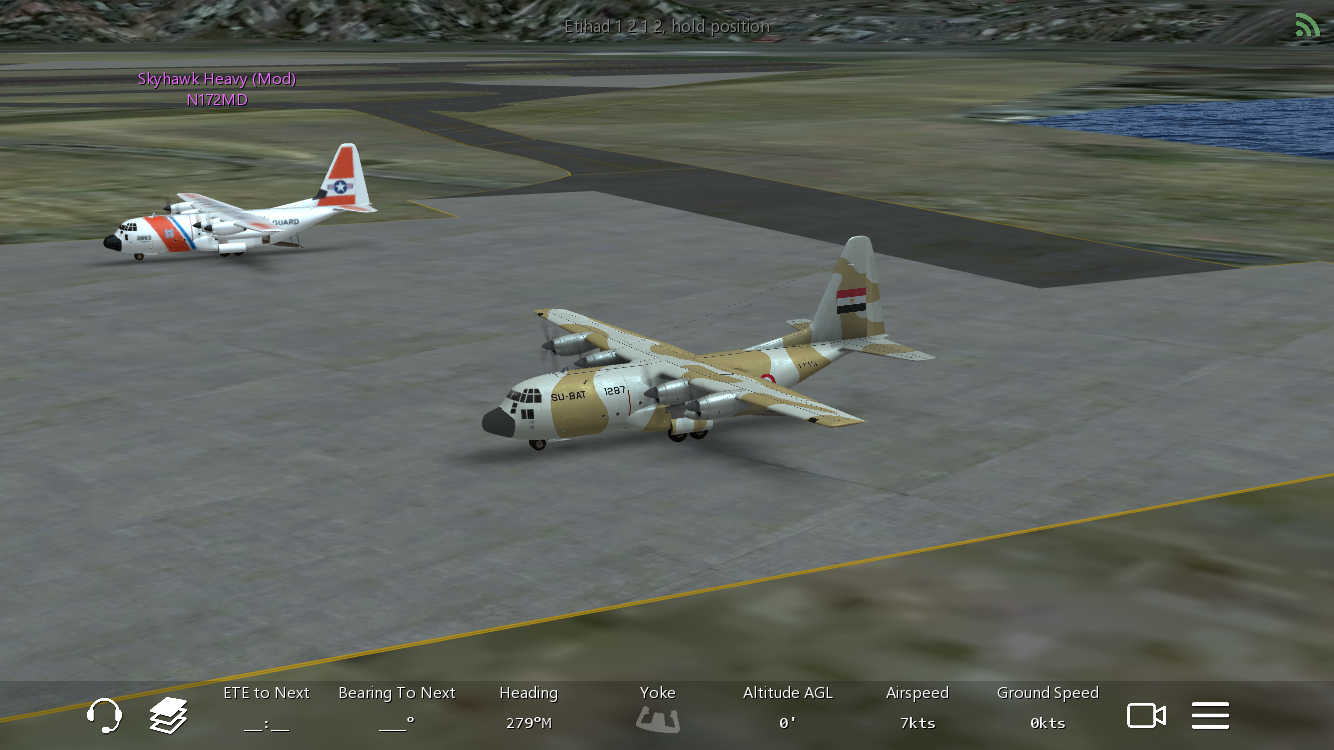This screenshot has height=750, width=1334.
Task: Open the hamburger main menu
Action: click(1210, 715)
